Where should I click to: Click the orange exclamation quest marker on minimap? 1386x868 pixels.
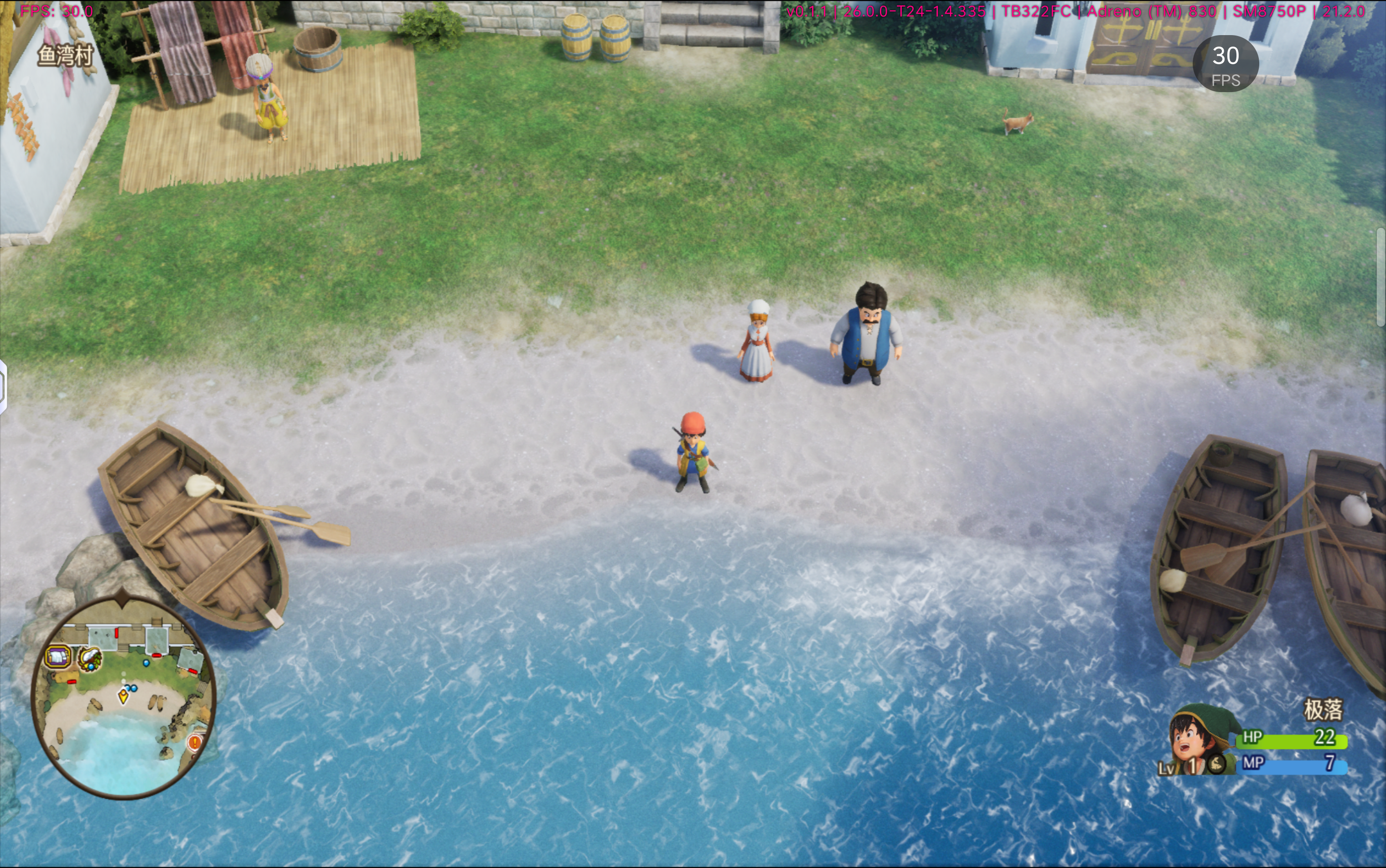195,742
